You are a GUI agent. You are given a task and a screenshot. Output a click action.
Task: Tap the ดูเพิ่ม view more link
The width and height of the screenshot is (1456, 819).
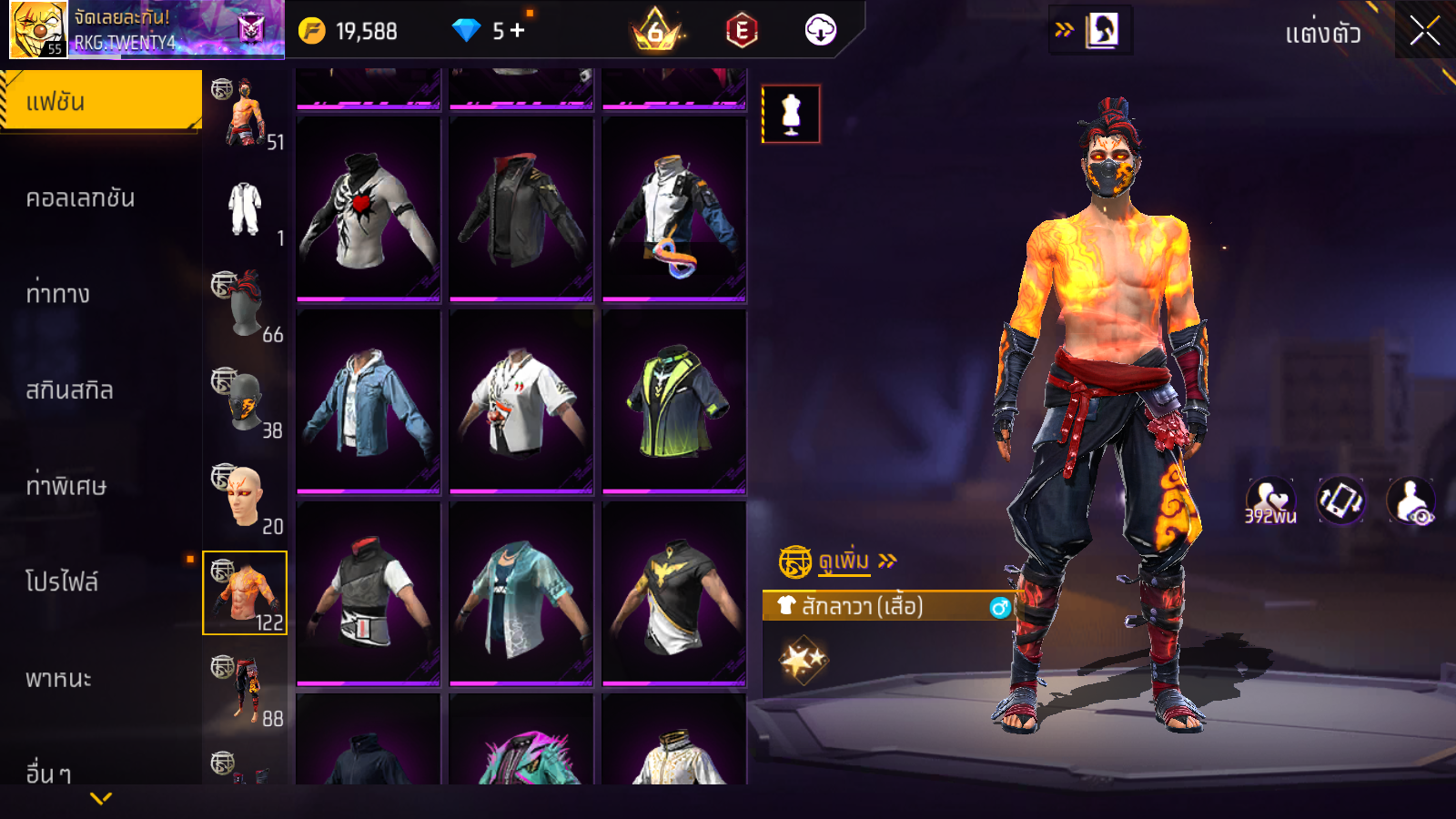(x=844, y=561)
